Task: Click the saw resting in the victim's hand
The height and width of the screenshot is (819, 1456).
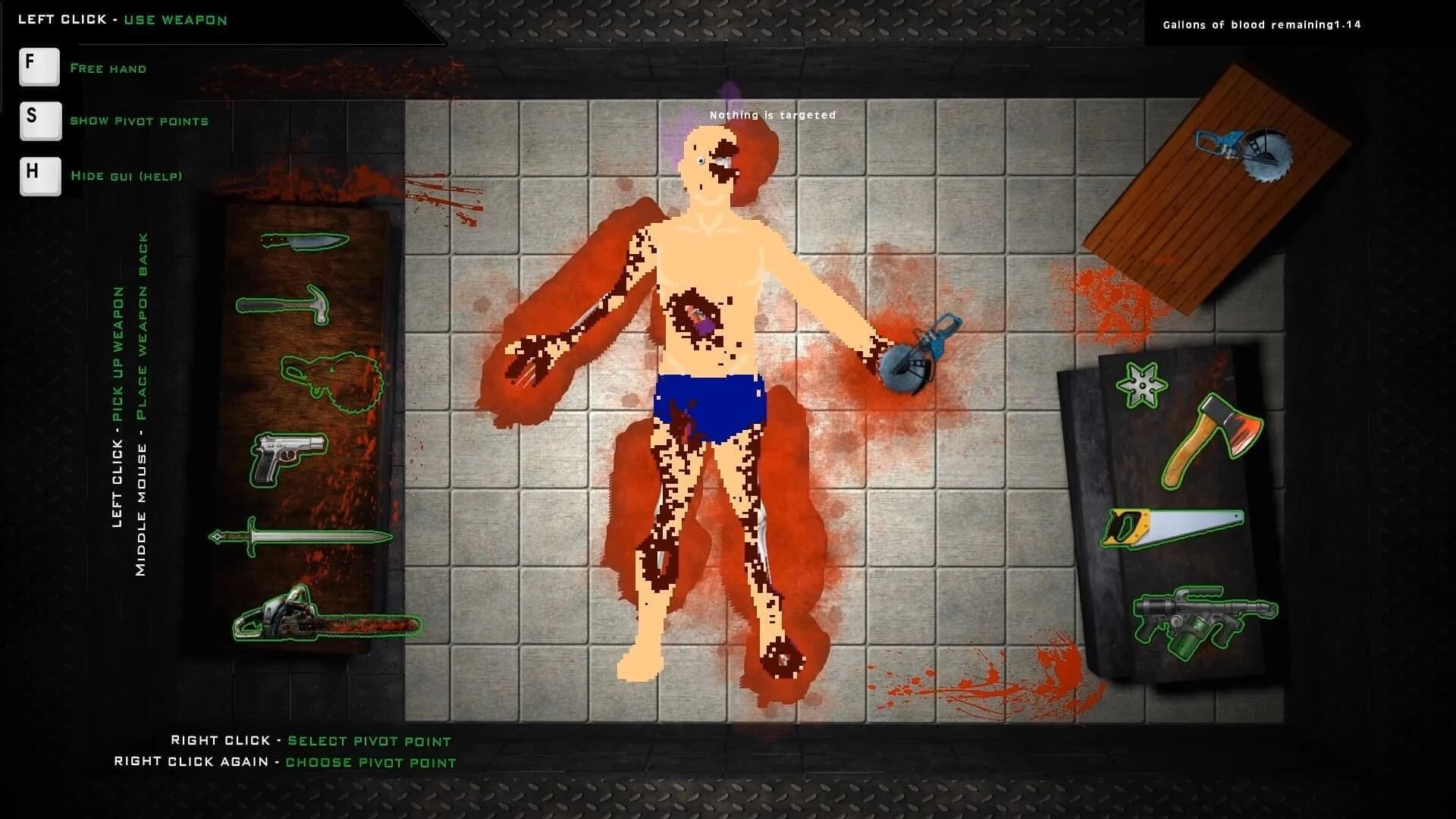Action: (x=918, y=353)
